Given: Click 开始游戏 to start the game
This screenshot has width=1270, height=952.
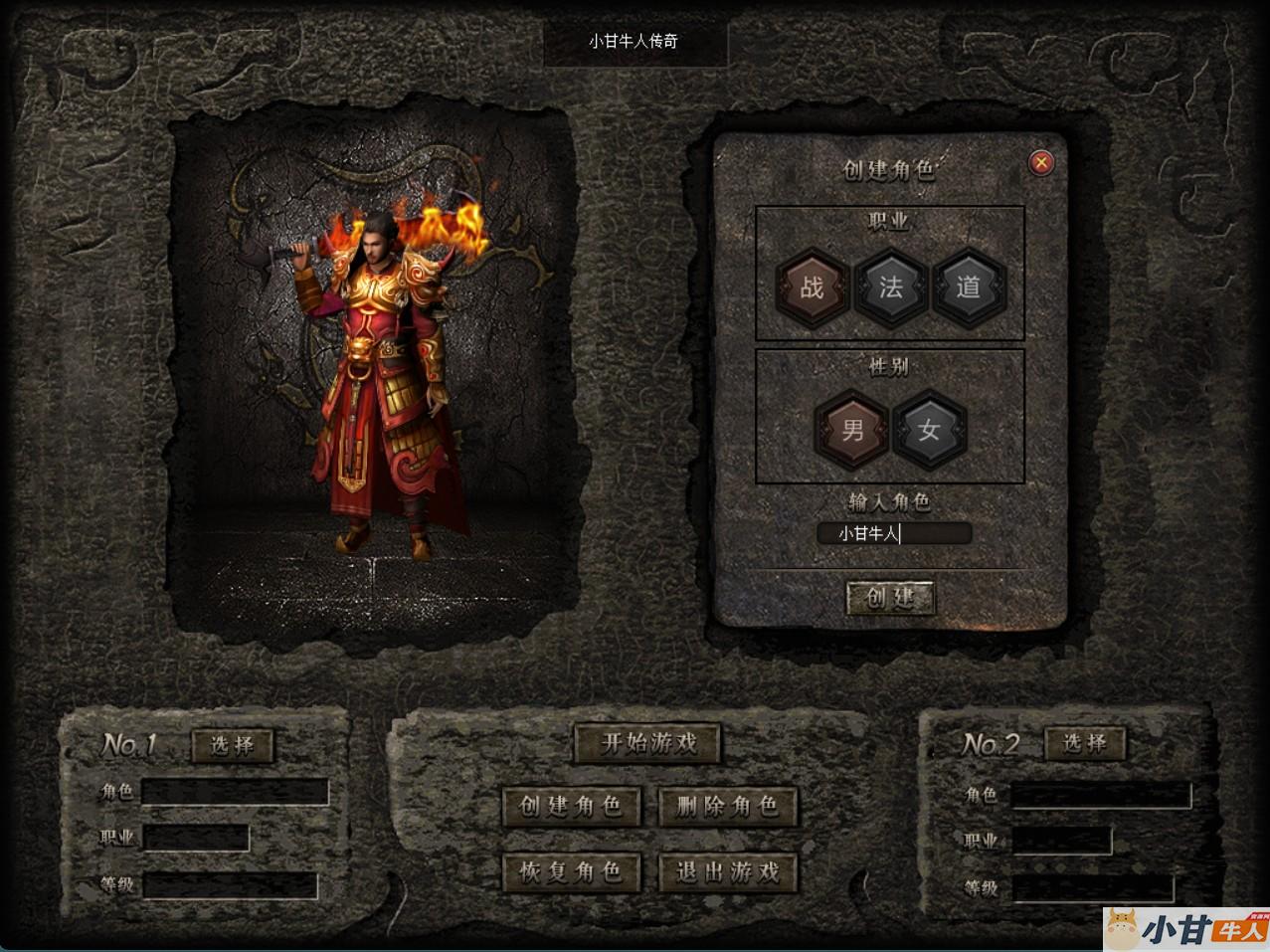Looking at the screenshot, I should point(647,743).
